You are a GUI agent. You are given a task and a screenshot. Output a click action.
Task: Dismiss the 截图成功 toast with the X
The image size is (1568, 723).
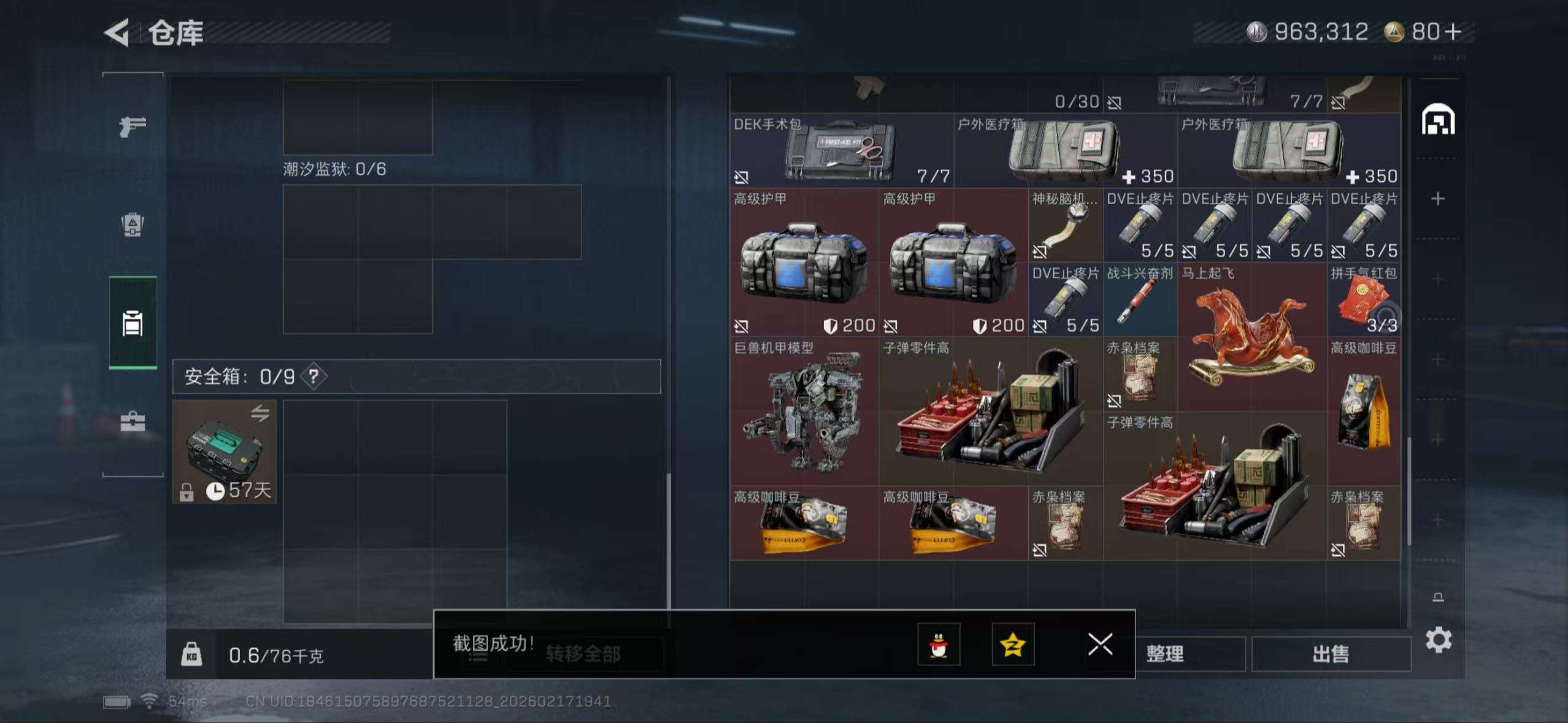(1100, 645)
